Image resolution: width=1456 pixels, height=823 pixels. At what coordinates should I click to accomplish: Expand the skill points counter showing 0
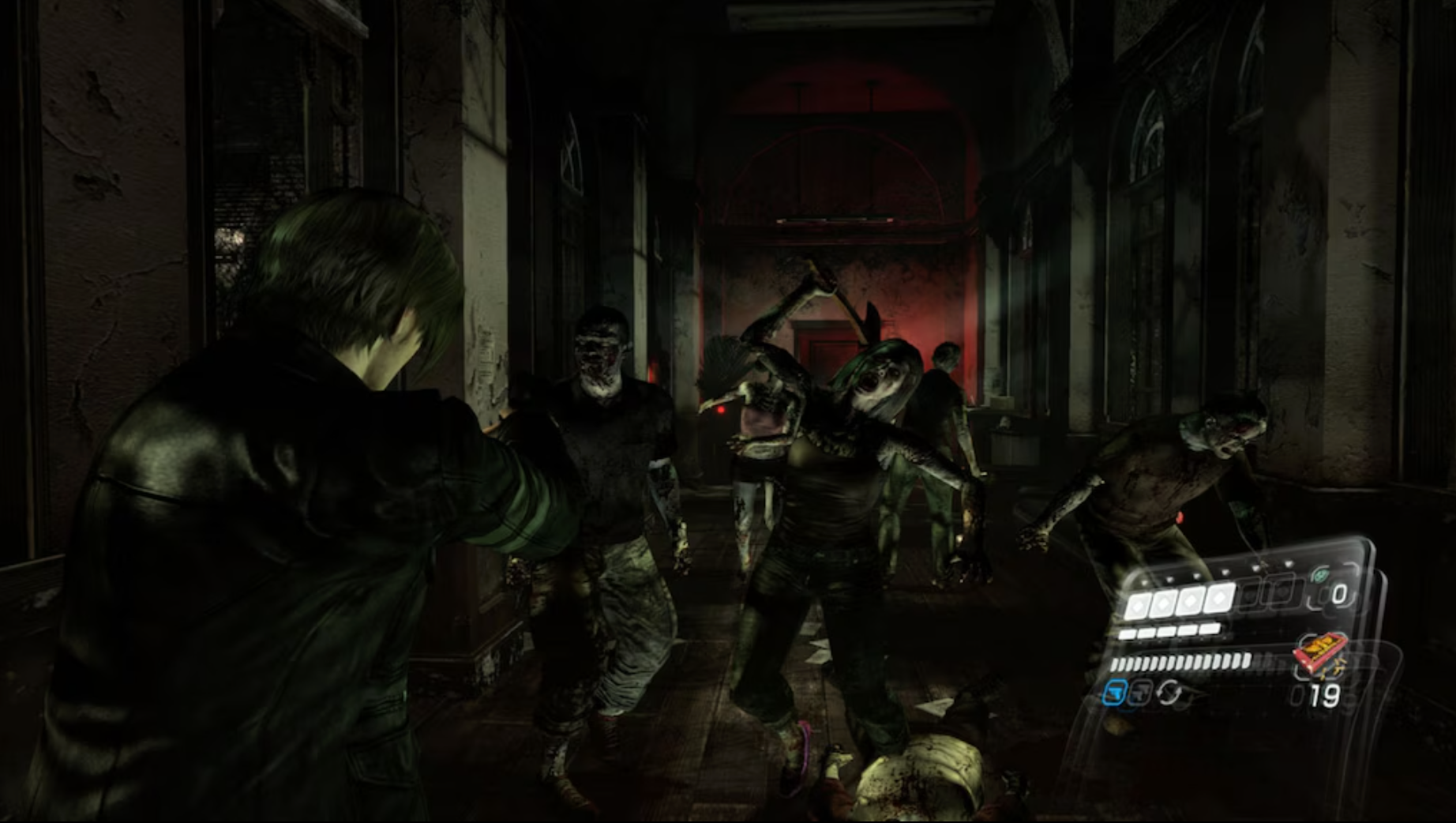pos(1340,595)
